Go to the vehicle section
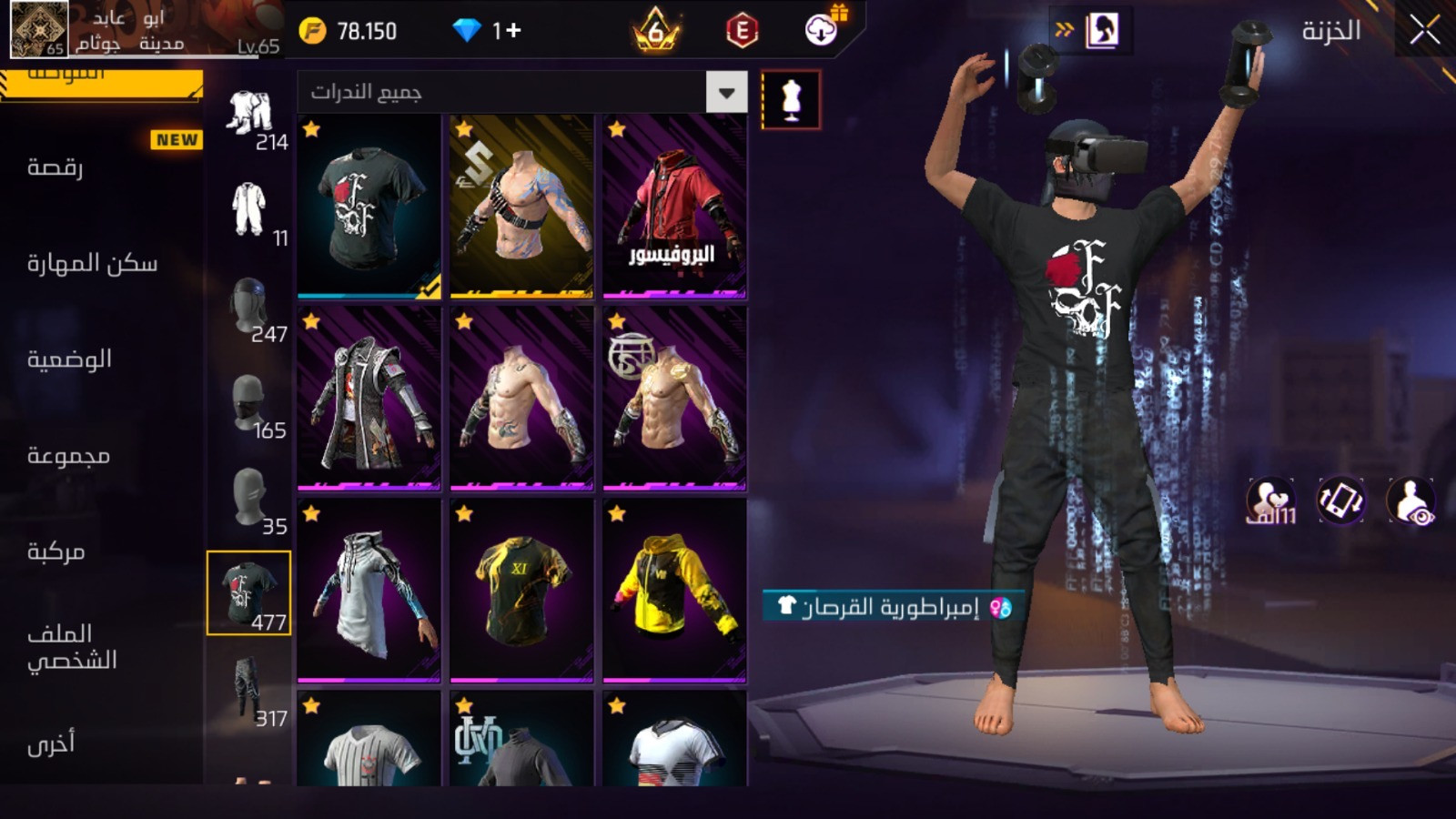The height and width of the screenshot is (819, 1456). 56,552
